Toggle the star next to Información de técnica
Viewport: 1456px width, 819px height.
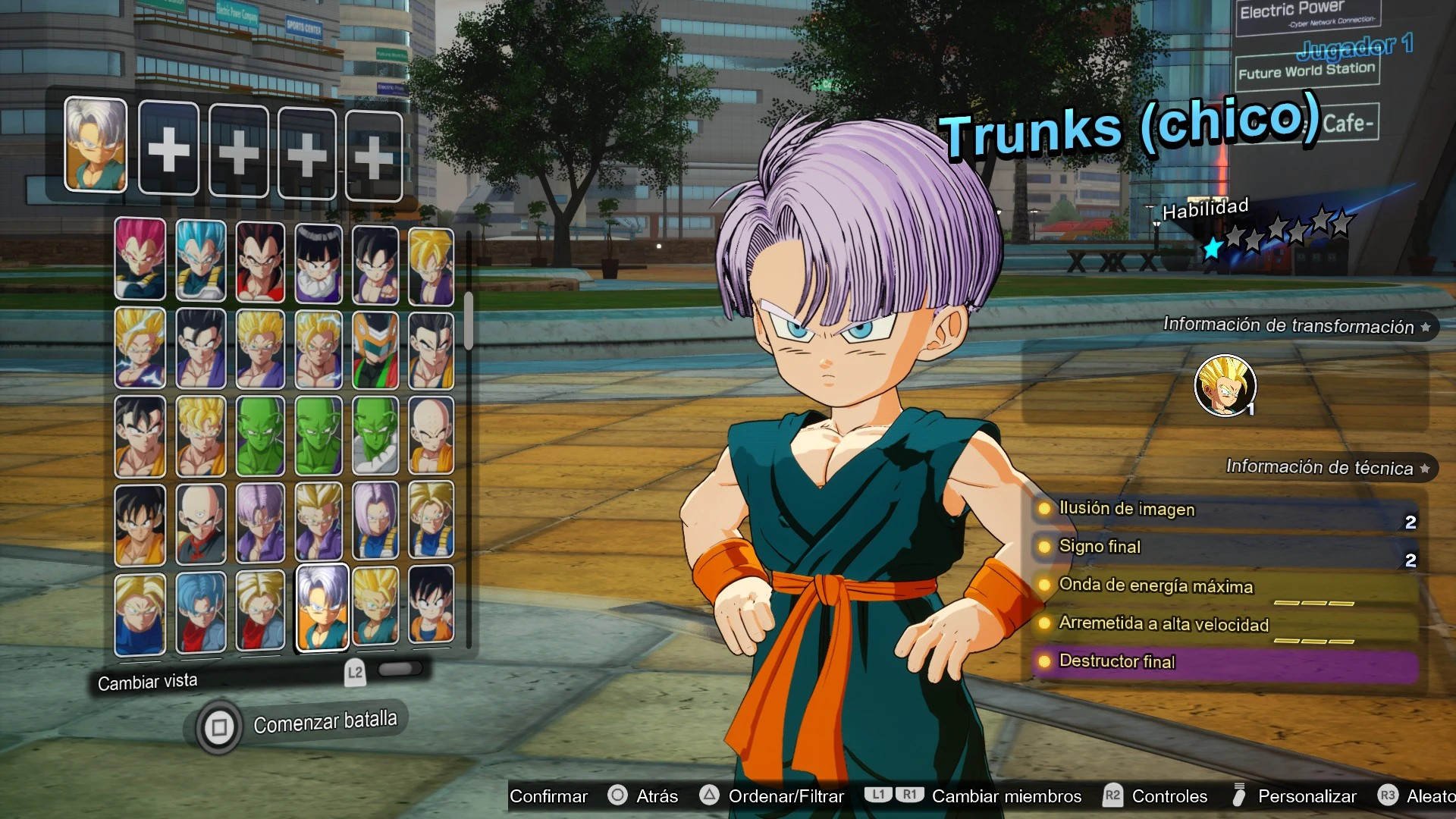point(1425,468)
